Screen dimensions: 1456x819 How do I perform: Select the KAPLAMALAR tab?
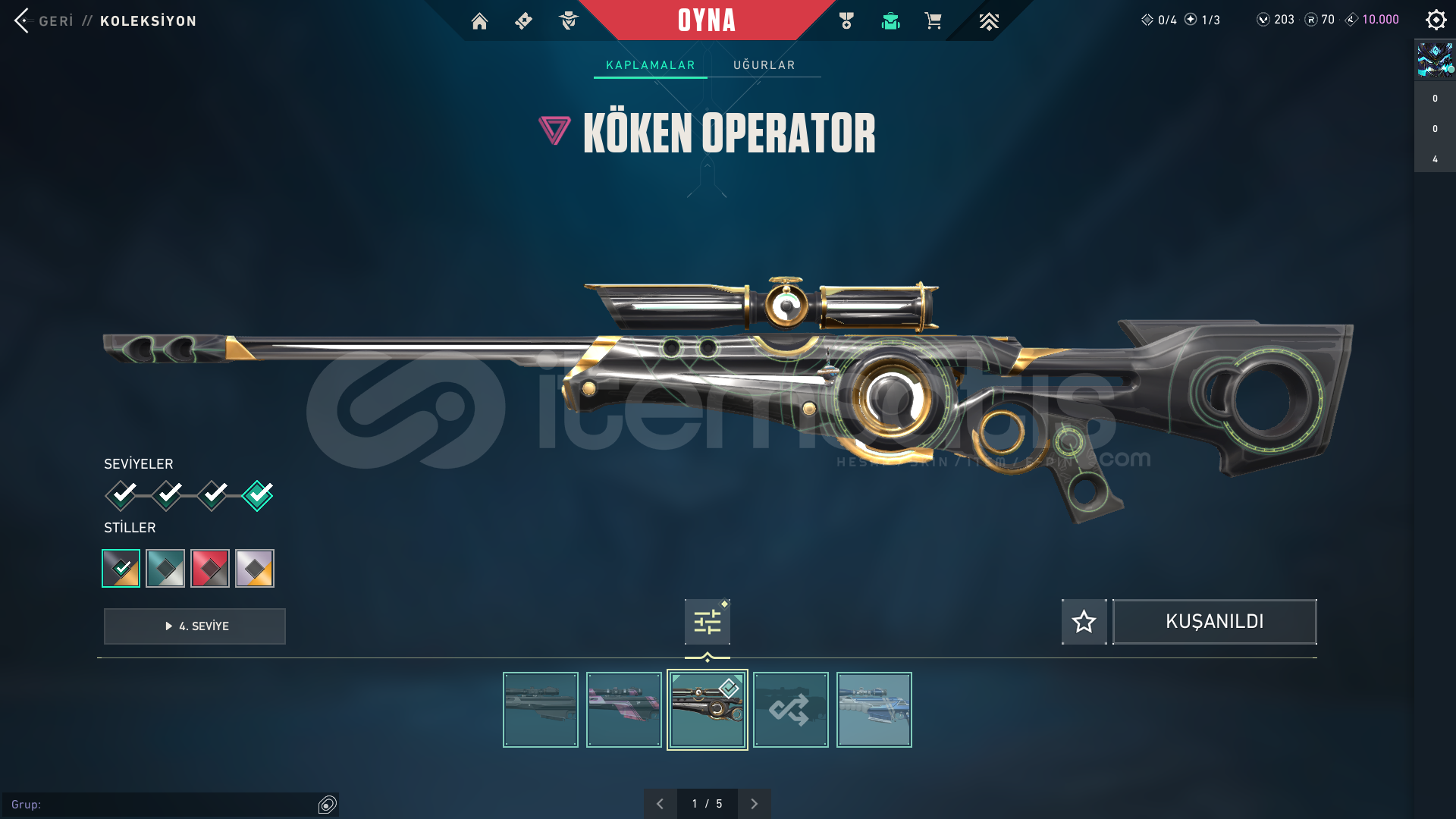pos(650,65)
